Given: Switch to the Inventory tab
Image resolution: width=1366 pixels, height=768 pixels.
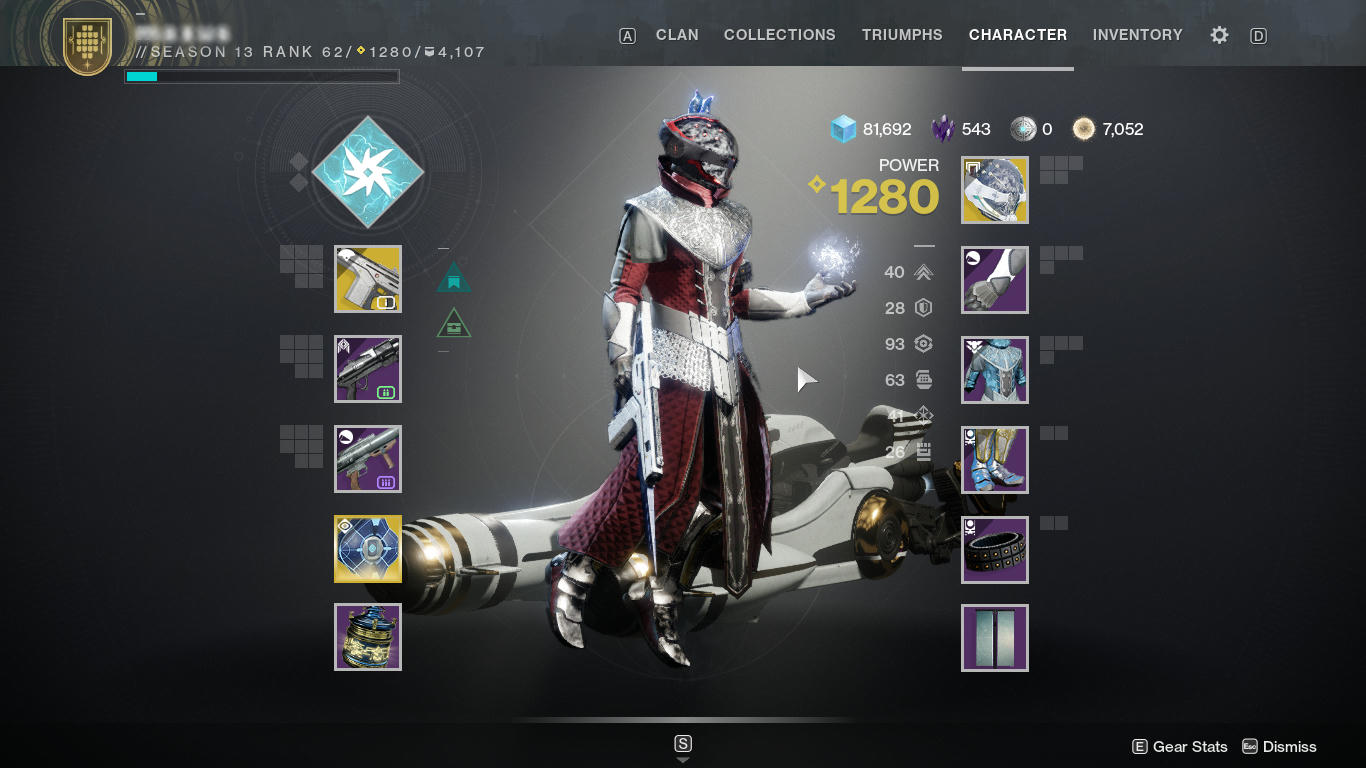Looking at the screenshot, I should (1137, 34).
